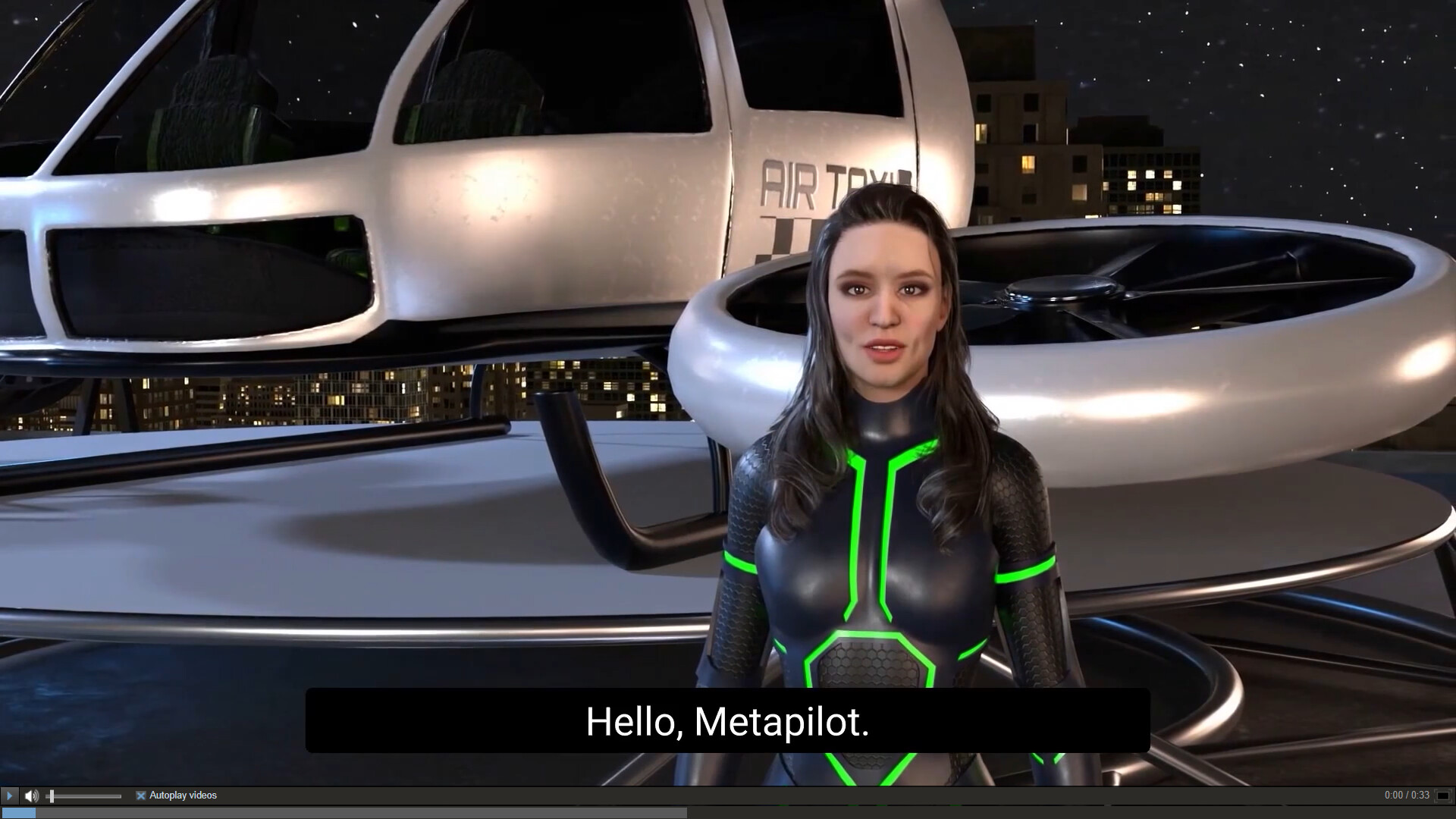Click the play button to start playback
Viewport: 1456px width, 819px height.
[9, 795]
